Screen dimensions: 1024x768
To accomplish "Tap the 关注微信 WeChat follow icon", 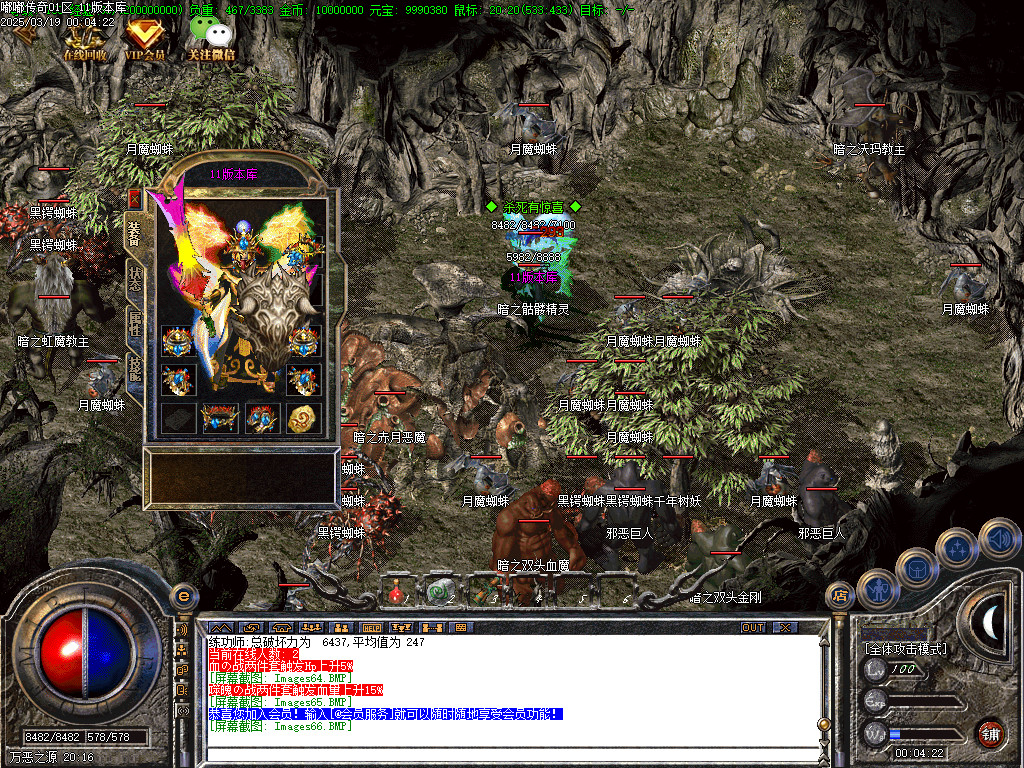I will pos(211,38).
